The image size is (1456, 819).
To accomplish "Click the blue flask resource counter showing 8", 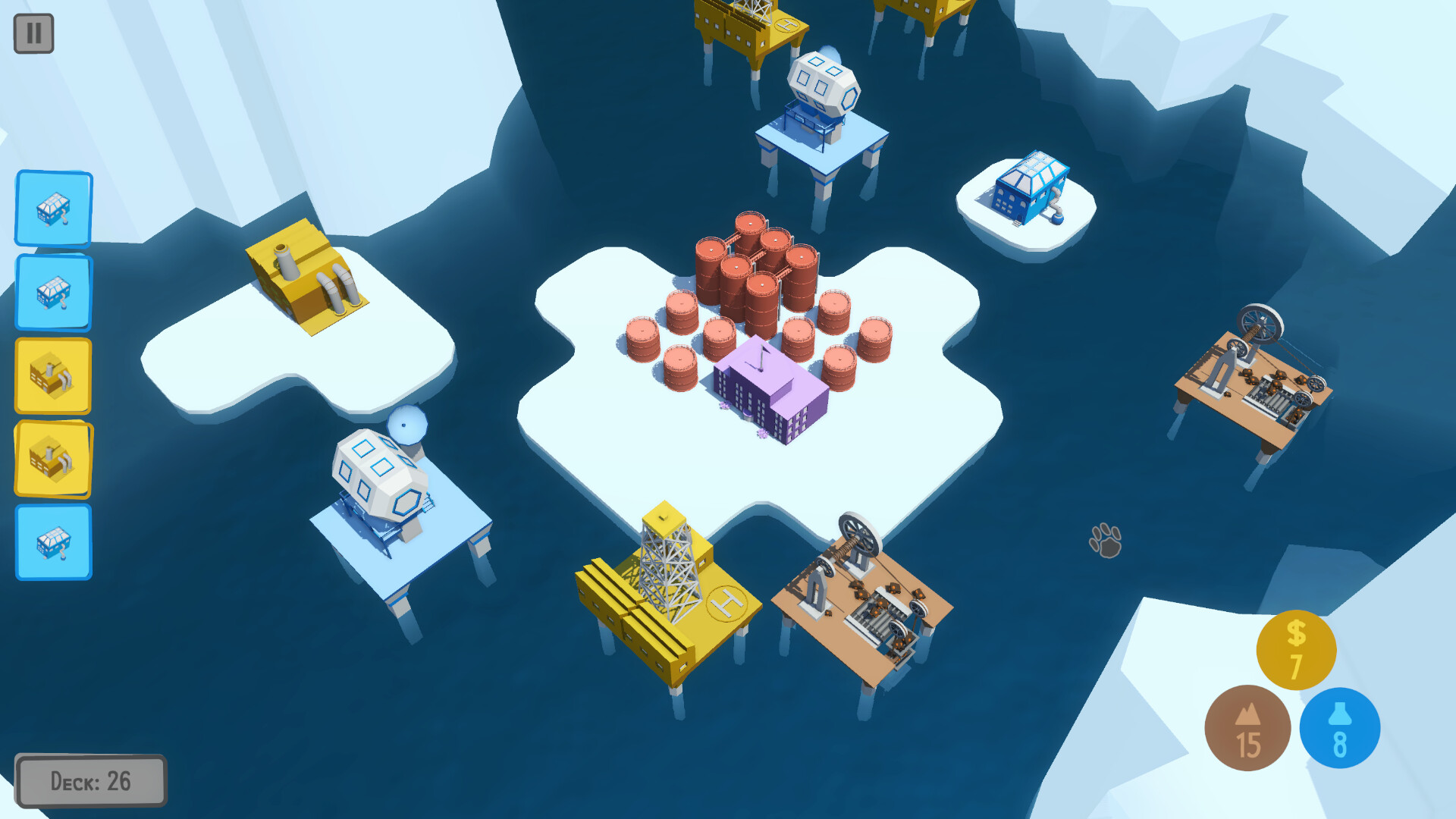I will 1339,726.
